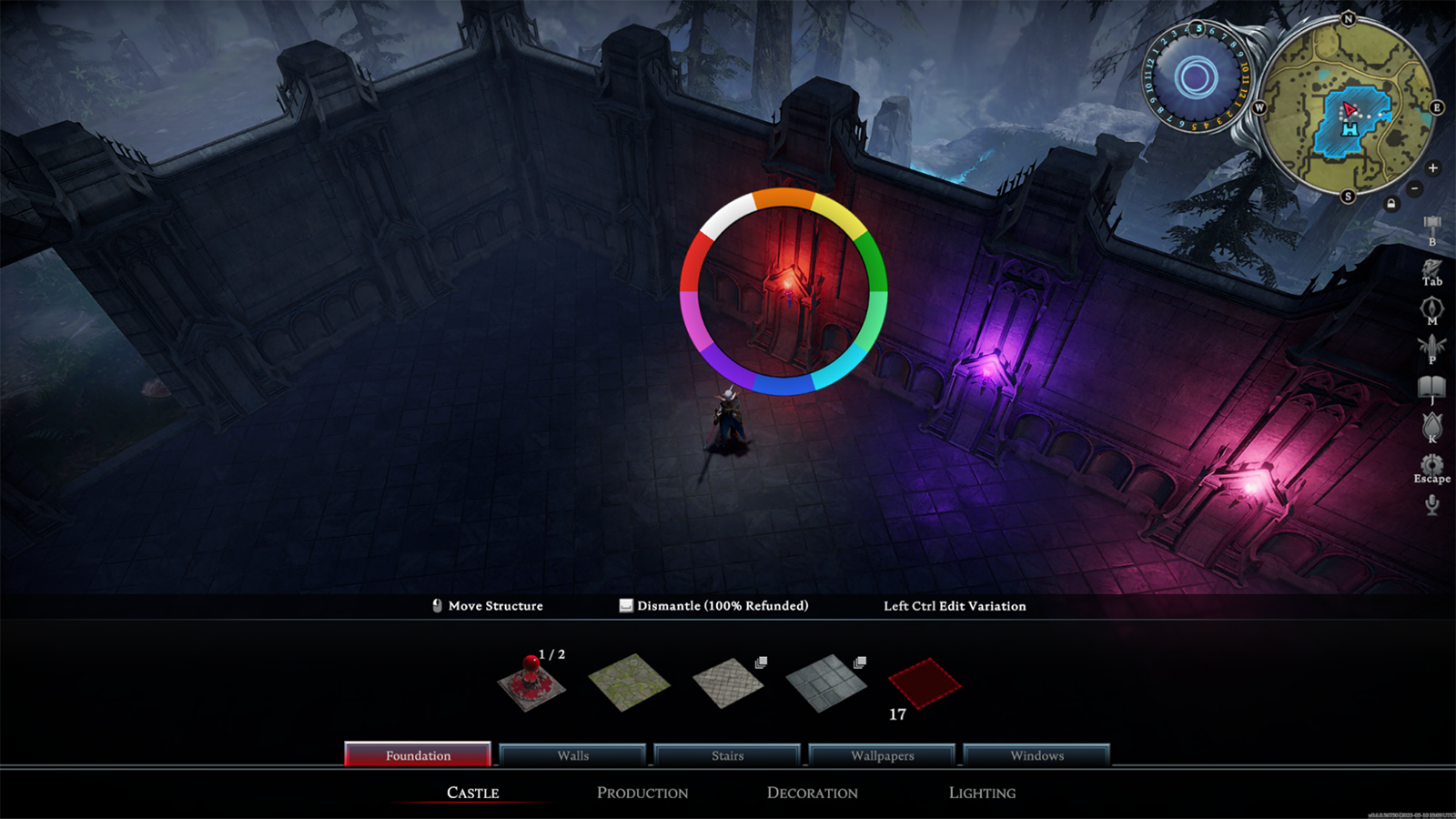The height and width of the screenshot is (819, 1456).
Task: Open the Production build category
Action: pos(642,793)
